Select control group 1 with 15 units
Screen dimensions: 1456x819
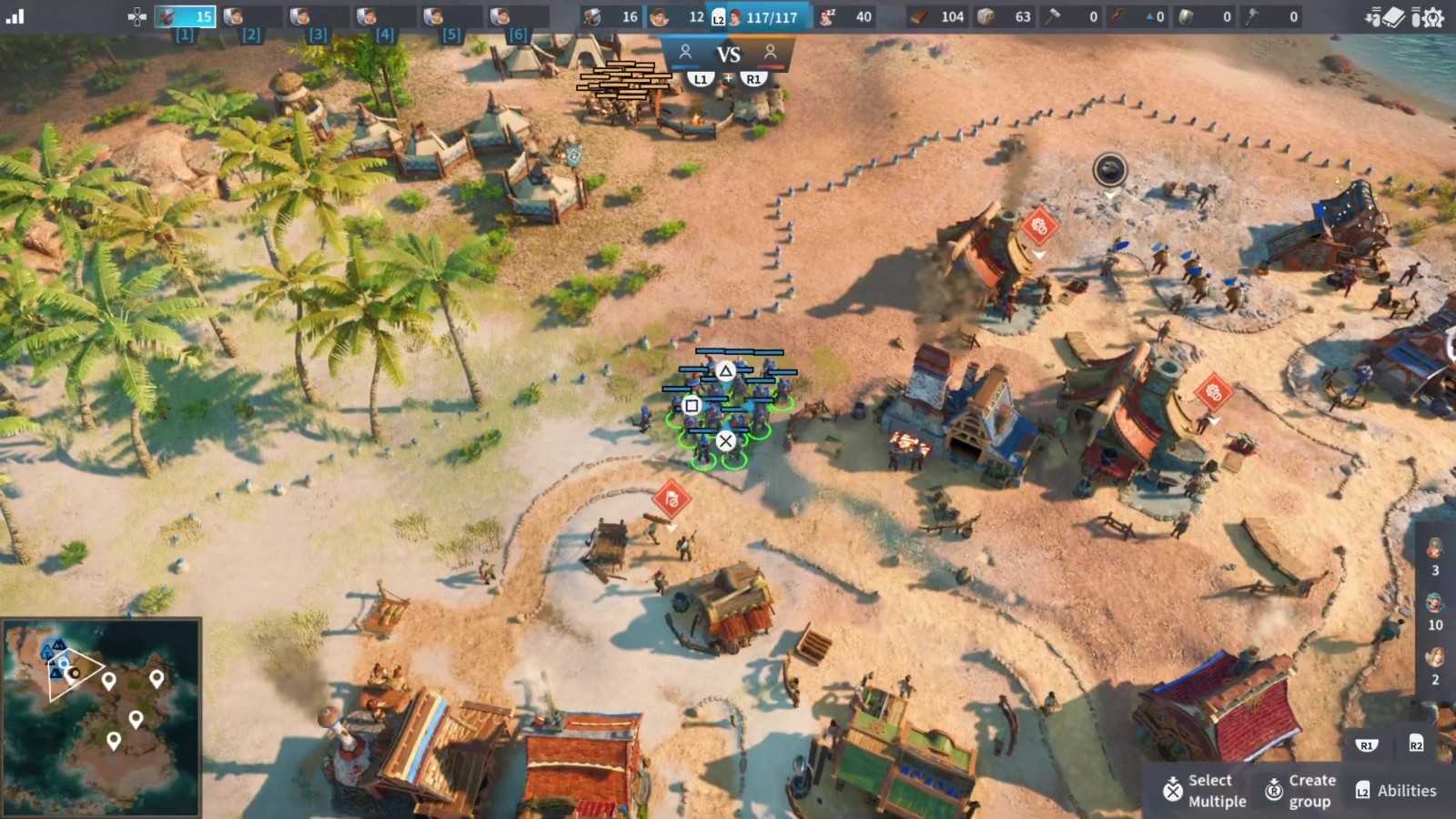pos(185,16)
